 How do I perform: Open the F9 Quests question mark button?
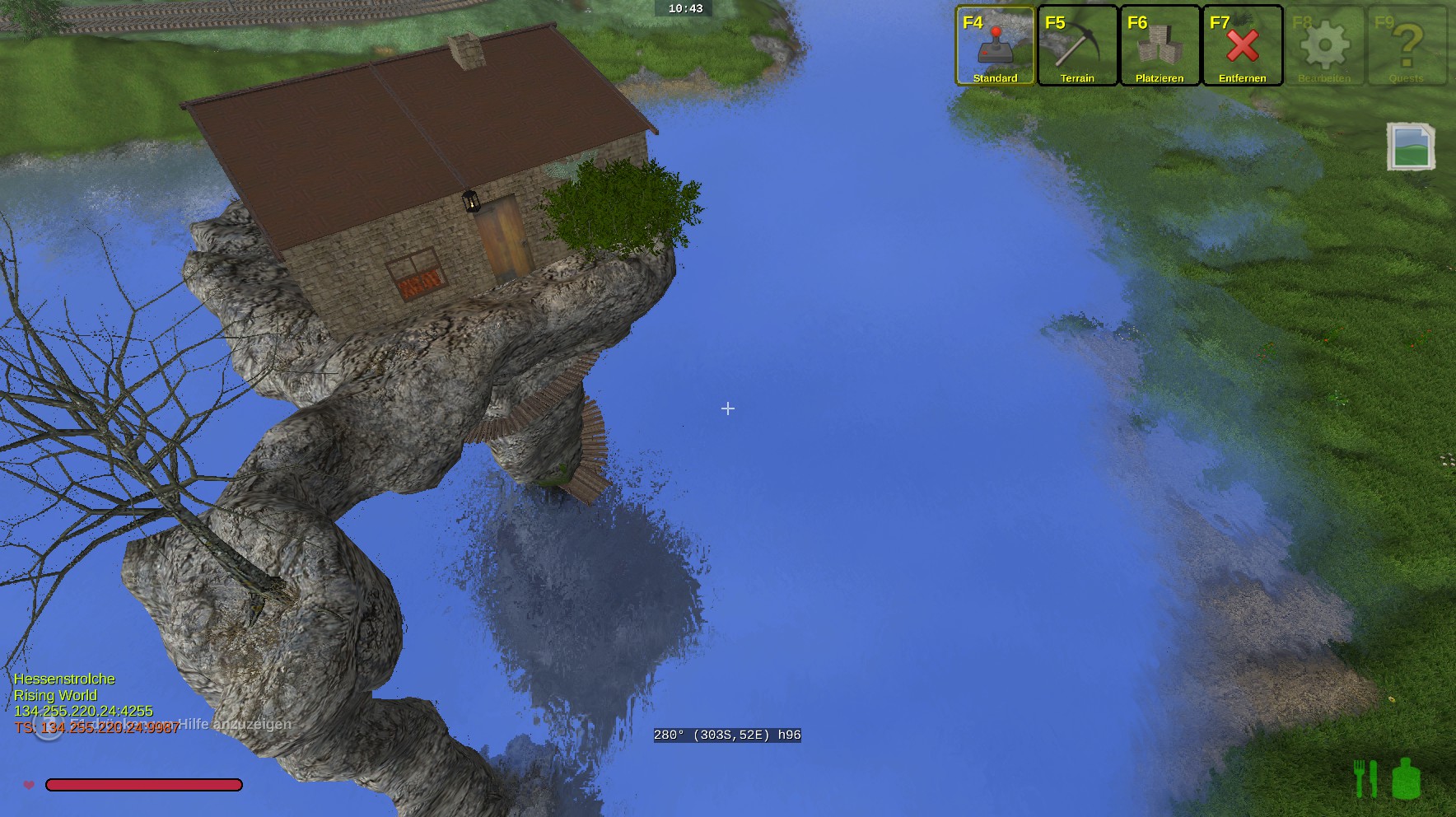tap(1407, 46)
